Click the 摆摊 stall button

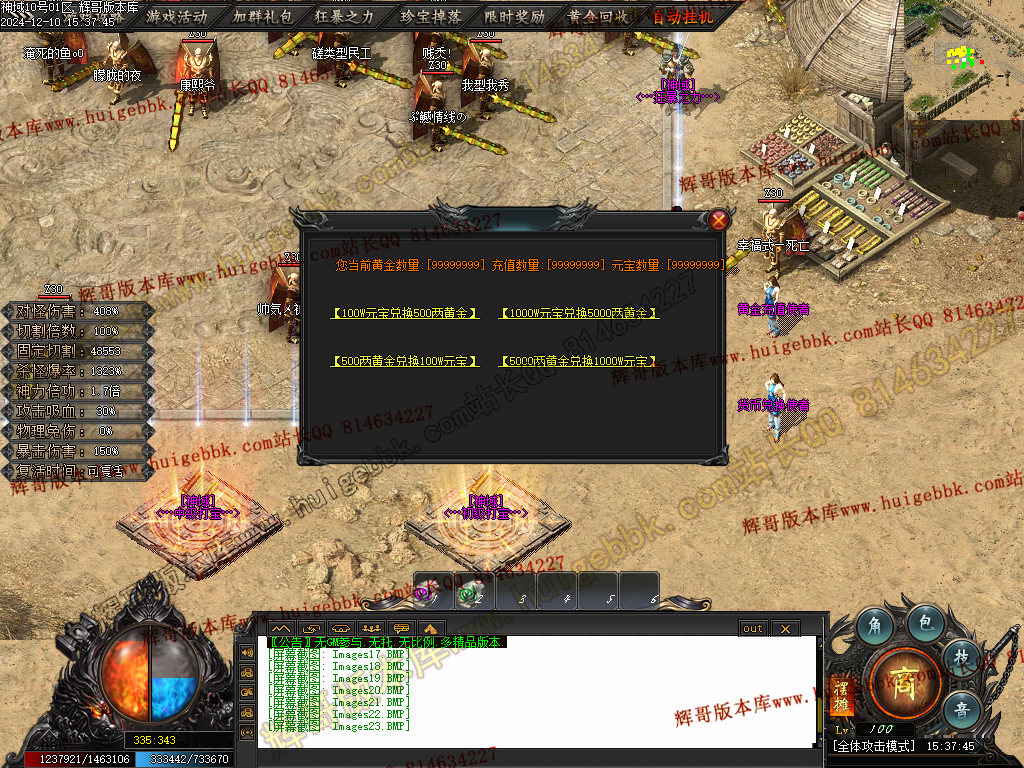[840, 696]
